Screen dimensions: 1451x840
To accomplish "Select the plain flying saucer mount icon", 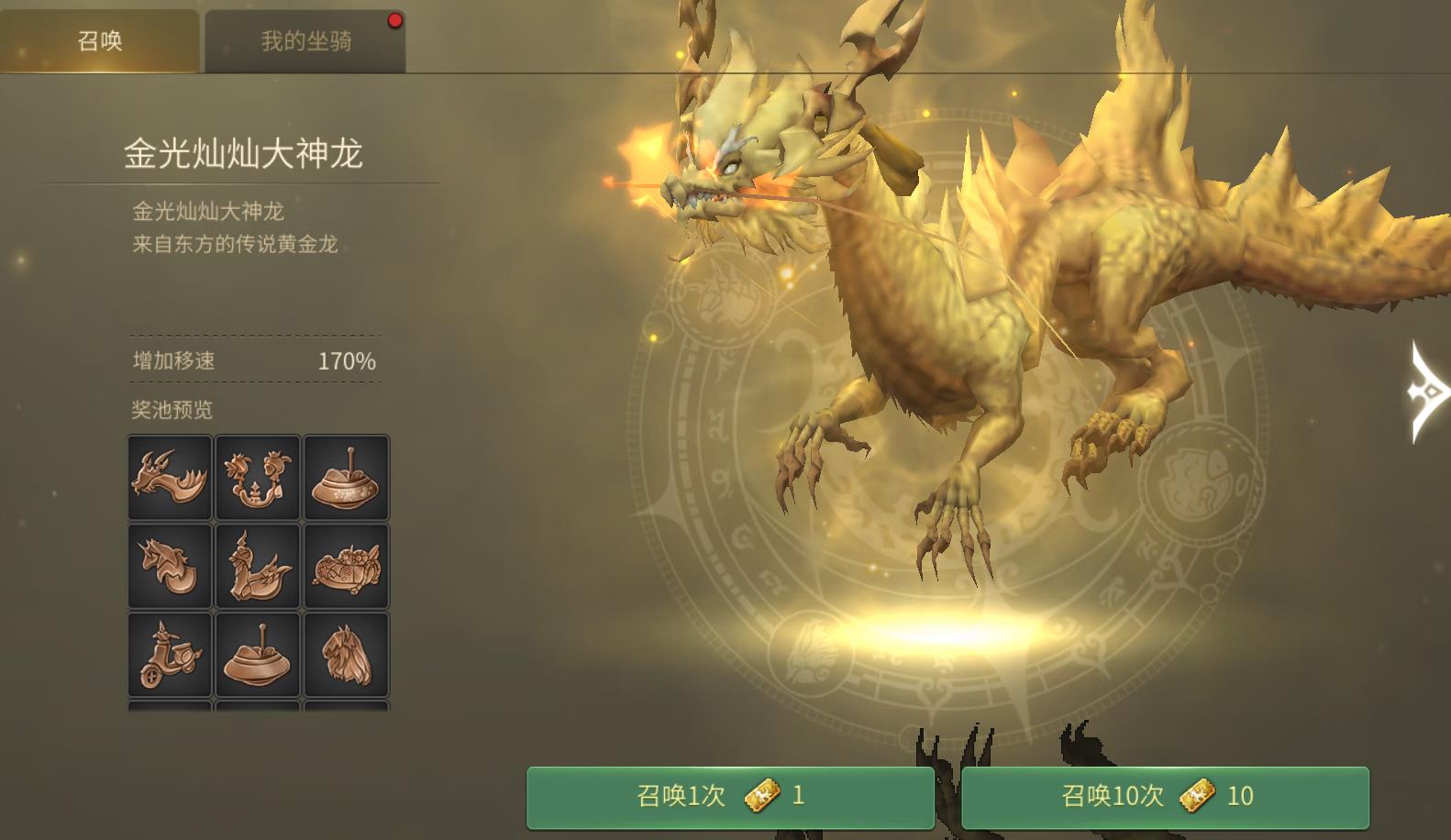I will pyautogui.click(x=258, y=655).
